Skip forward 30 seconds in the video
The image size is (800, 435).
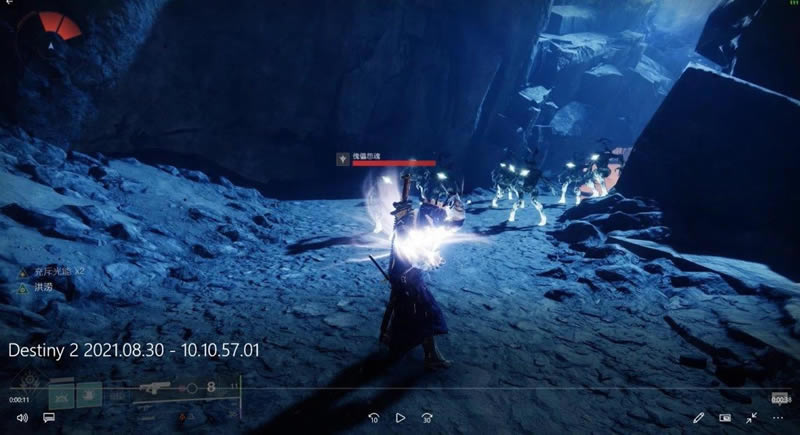coord(427,418)
